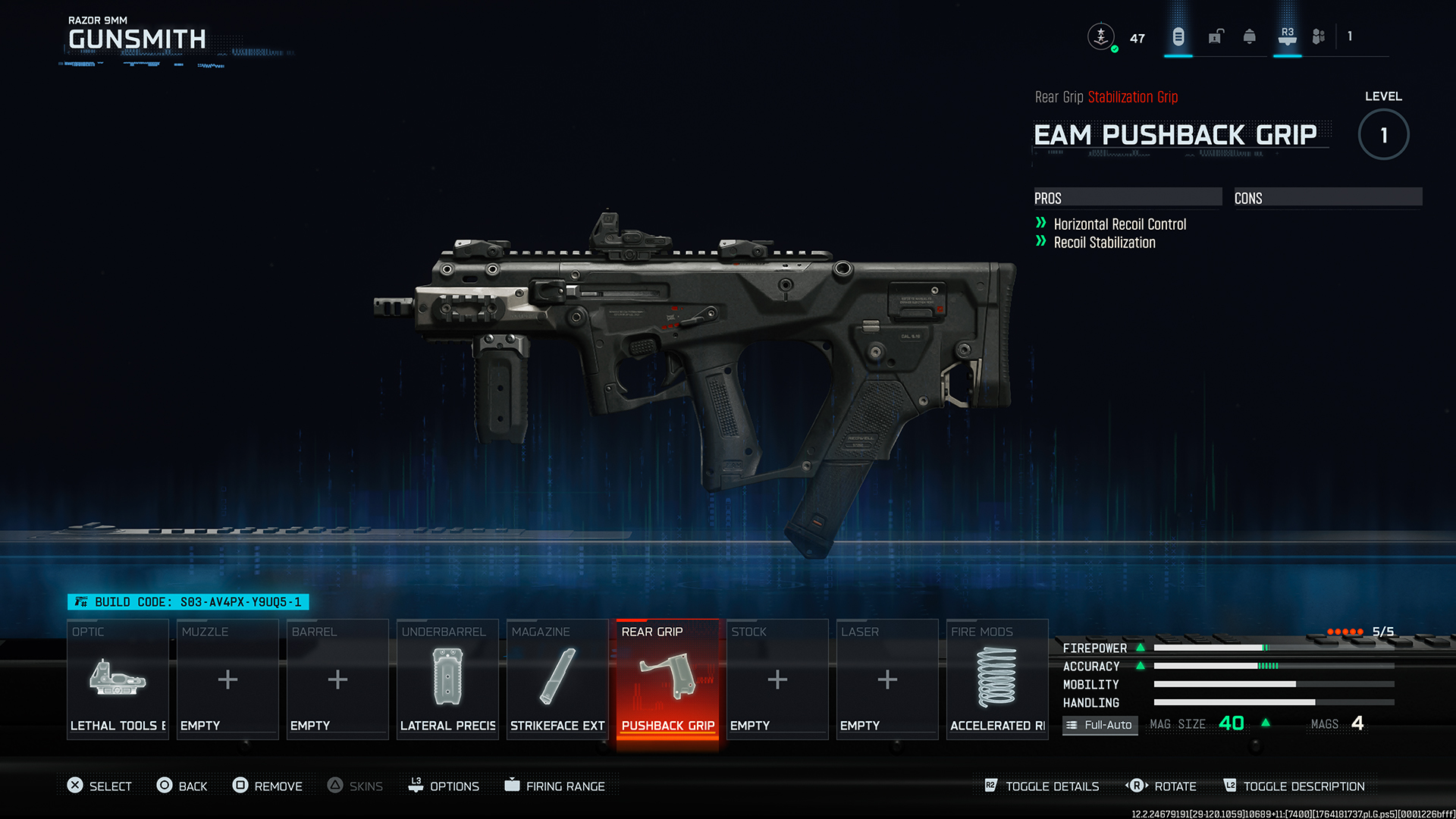This screenshot has width=1456, height=819.
Task: Expand the empty Muzzle attachment slot
Action: click(227, 679)
